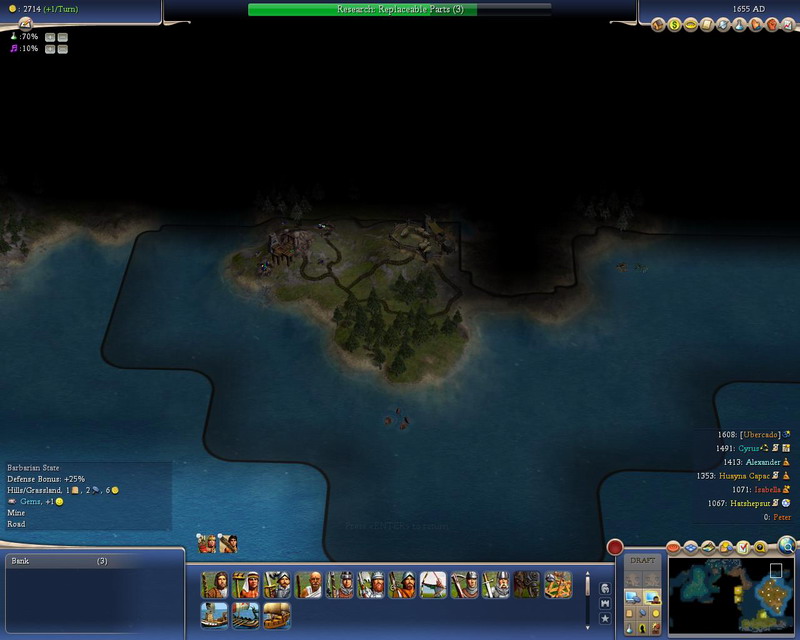This screenshot has height=640, width=800.
Task: Open the Technology Advisor flask icon
Action: click(738, 25)
